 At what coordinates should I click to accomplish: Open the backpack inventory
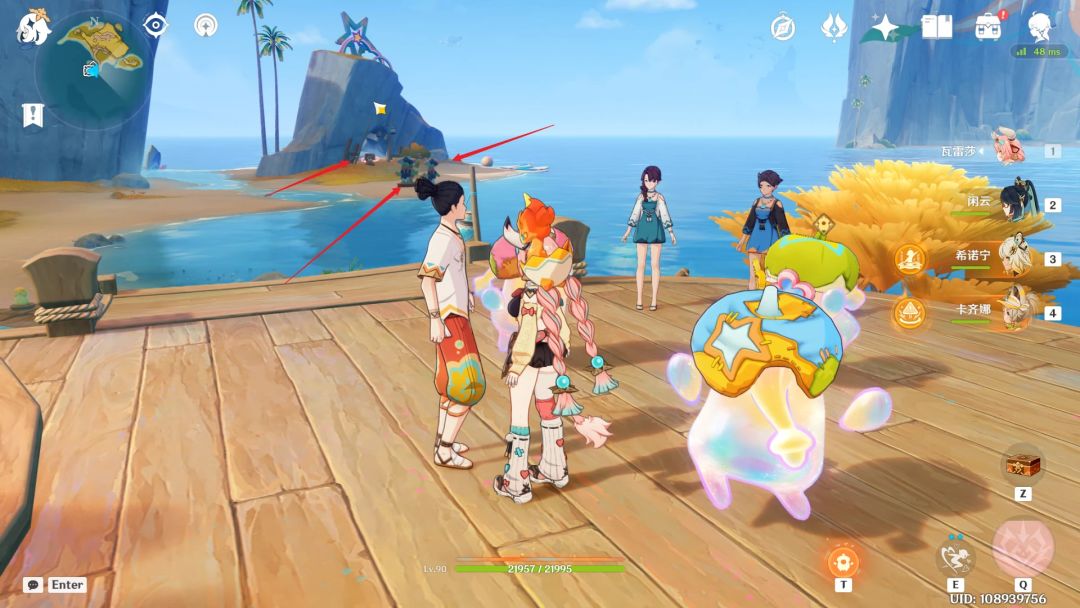tap(989, 27)
